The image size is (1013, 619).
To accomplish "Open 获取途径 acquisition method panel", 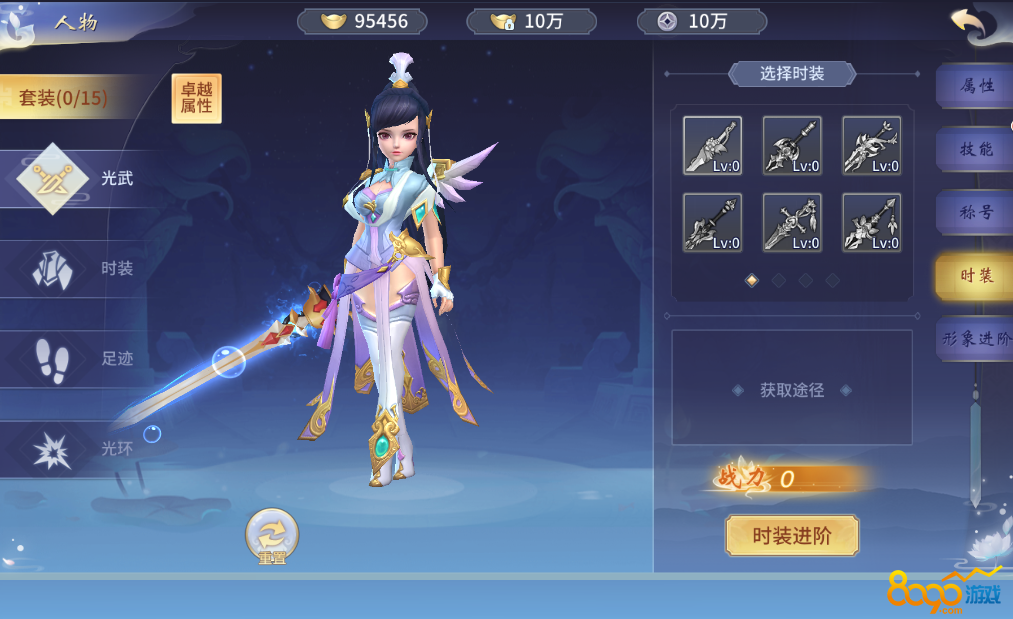I will [x=791, y=390].
